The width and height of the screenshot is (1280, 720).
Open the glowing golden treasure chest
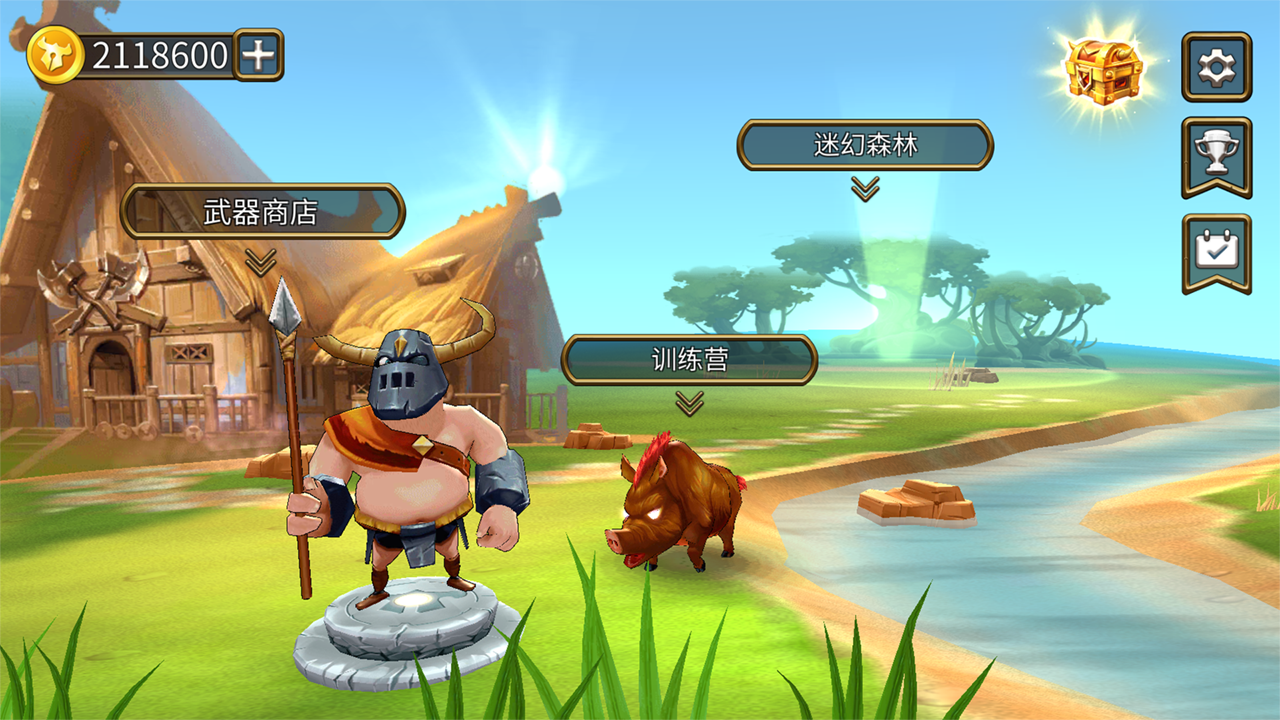(x=1103, y=68)
